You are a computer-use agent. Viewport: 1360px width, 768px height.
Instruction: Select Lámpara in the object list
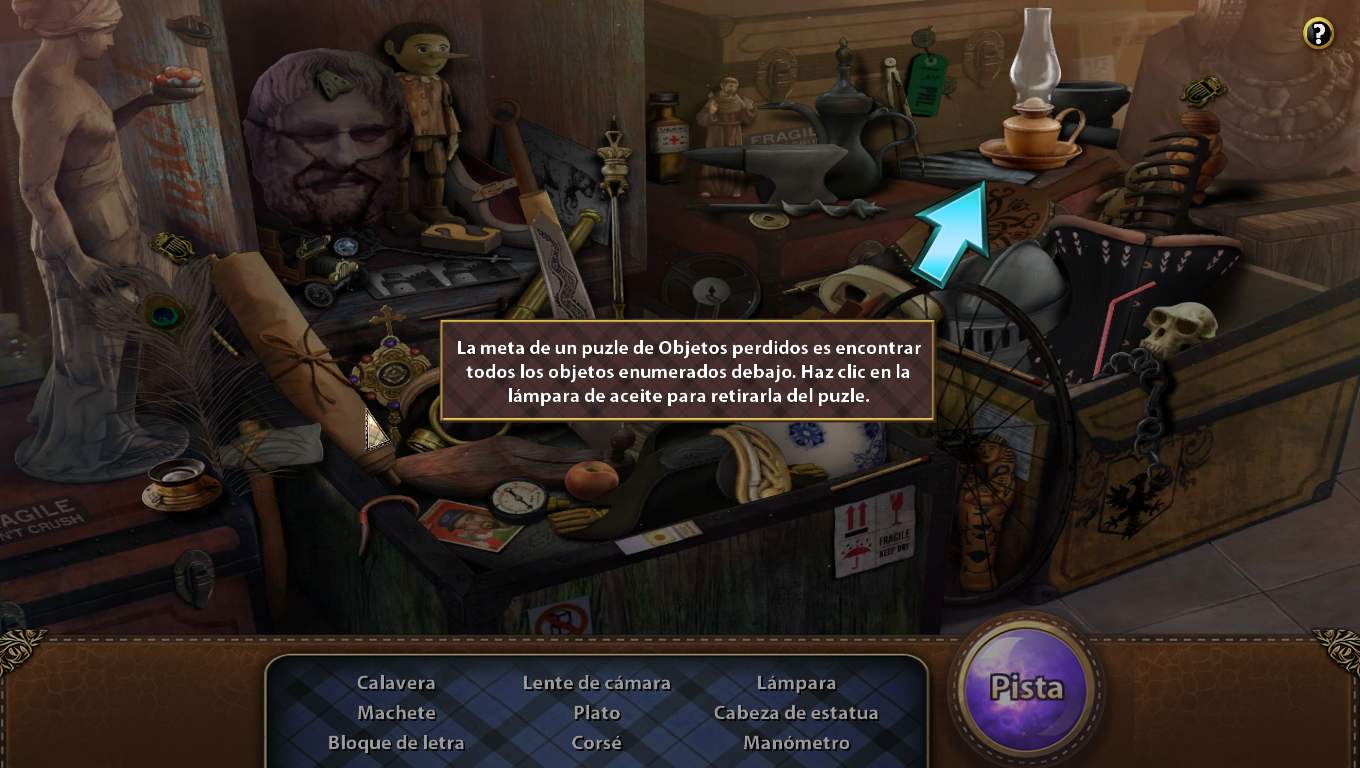(796, 683)
